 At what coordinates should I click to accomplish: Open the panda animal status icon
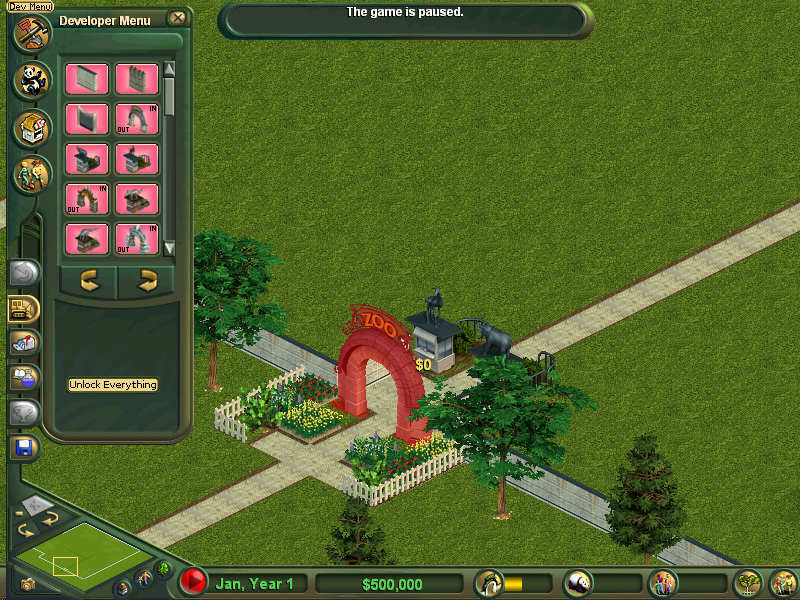[579, 582]
